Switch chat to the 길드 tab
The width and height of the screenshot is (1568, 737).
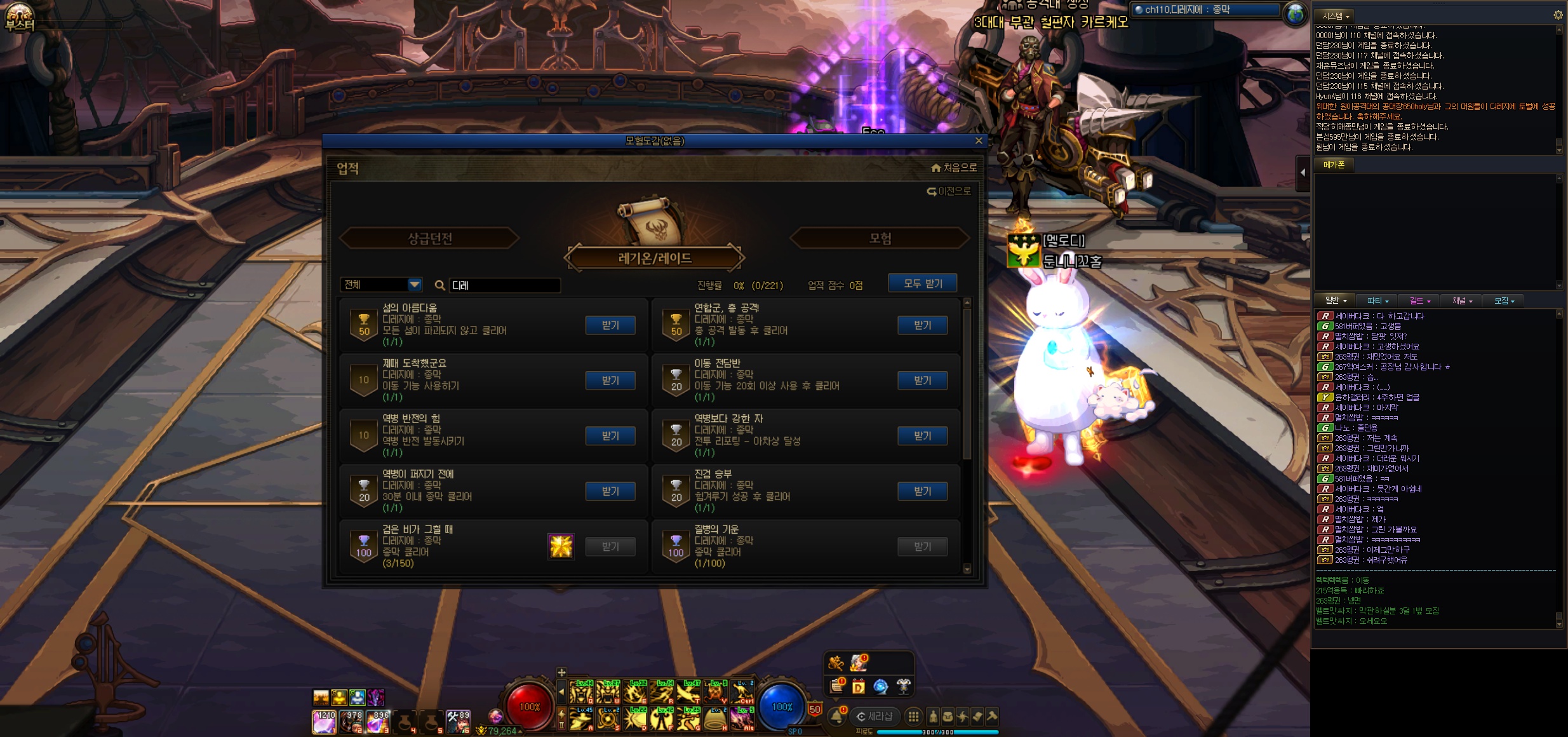[x=1419, y=301]
